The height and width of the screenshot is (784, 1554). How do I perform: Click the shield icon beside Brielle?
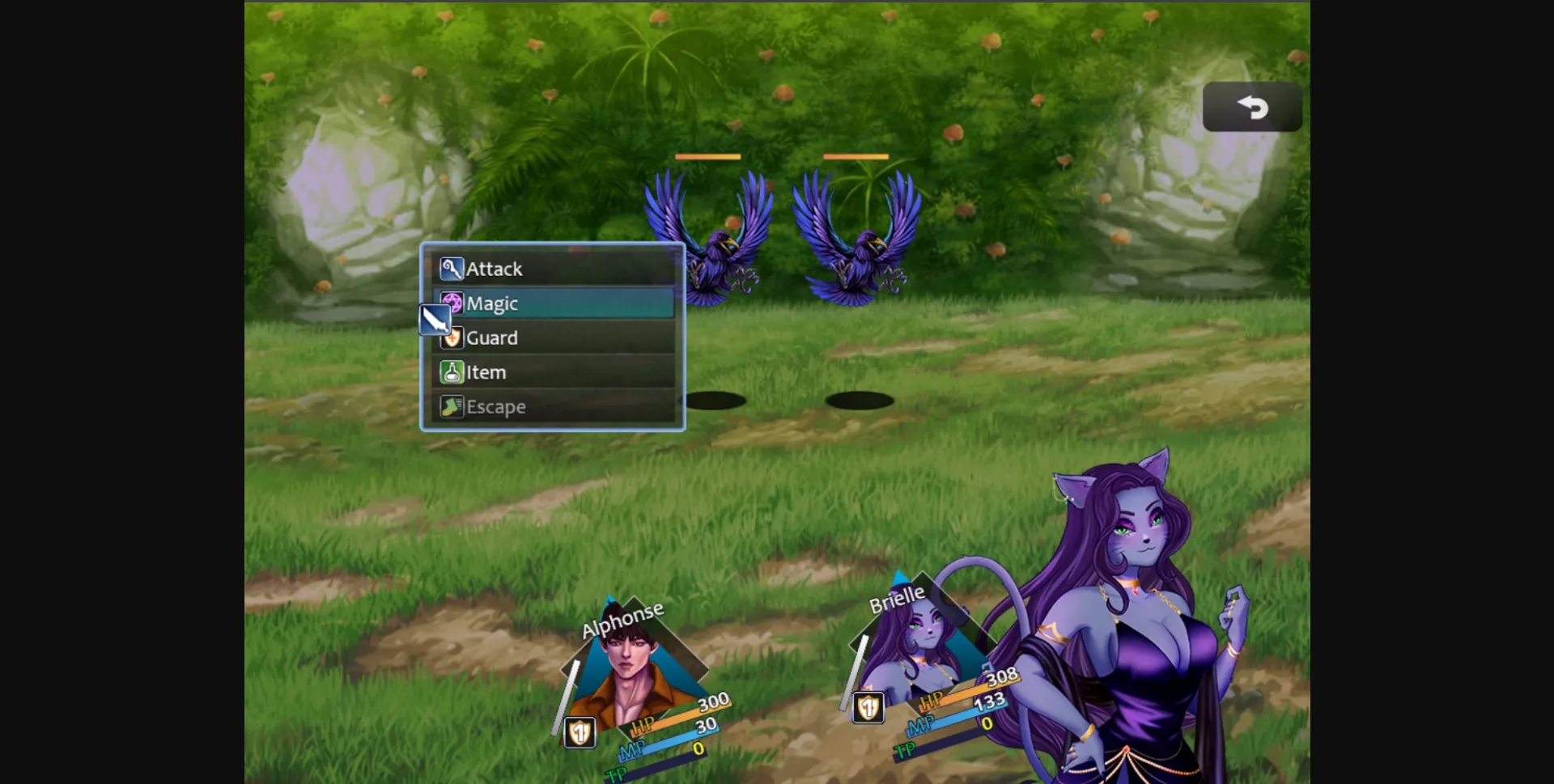(x=868, y=708)
